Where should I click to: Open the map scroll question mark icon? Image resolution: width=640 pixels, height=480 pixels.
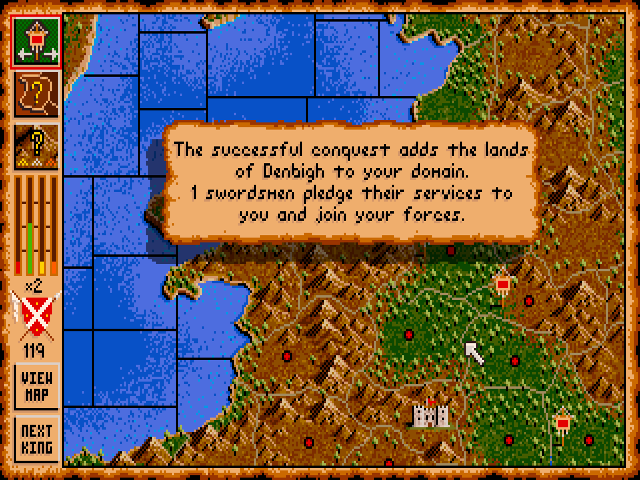36,93
